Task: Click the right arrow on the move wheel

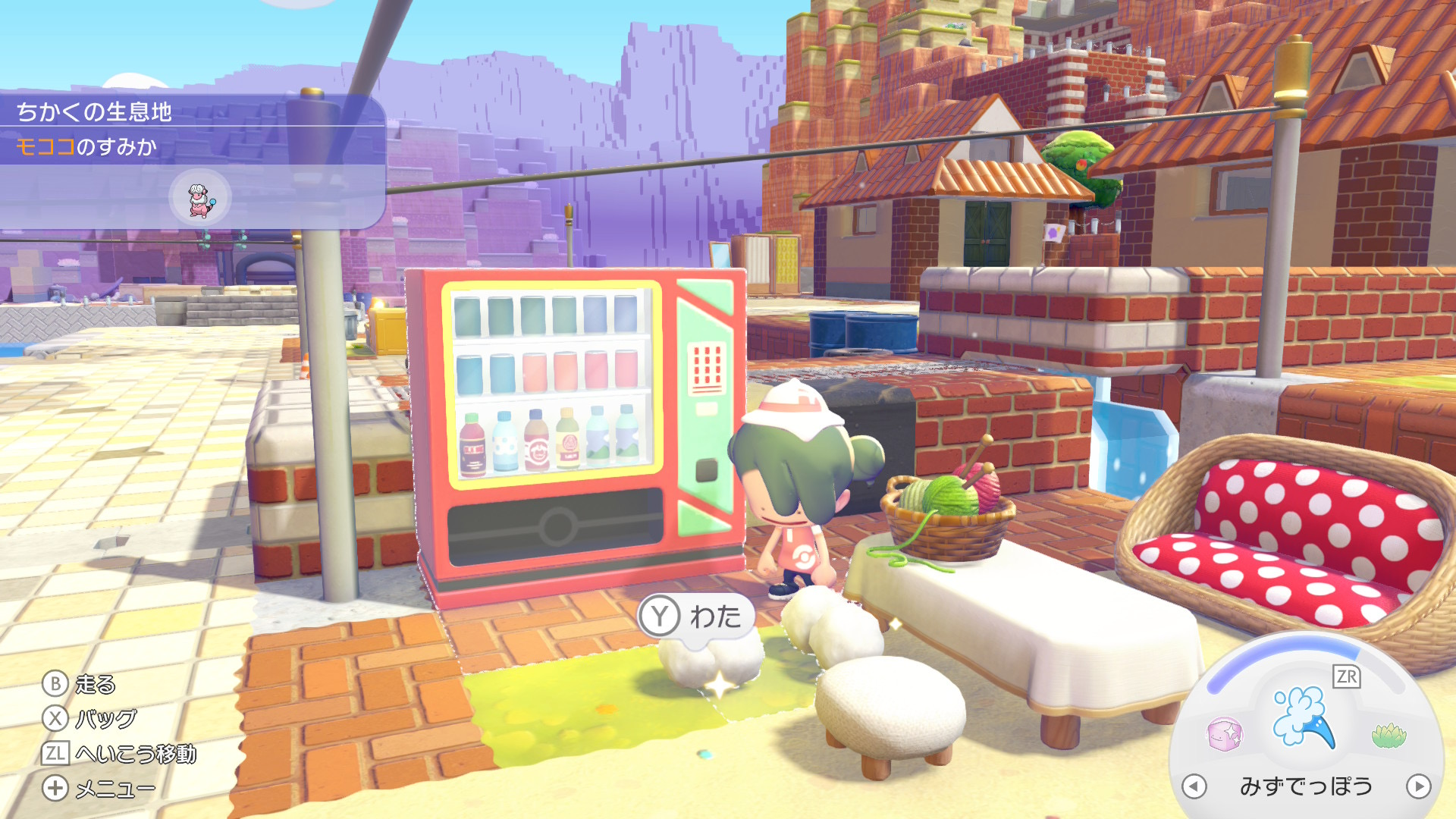Action: 1418,786
